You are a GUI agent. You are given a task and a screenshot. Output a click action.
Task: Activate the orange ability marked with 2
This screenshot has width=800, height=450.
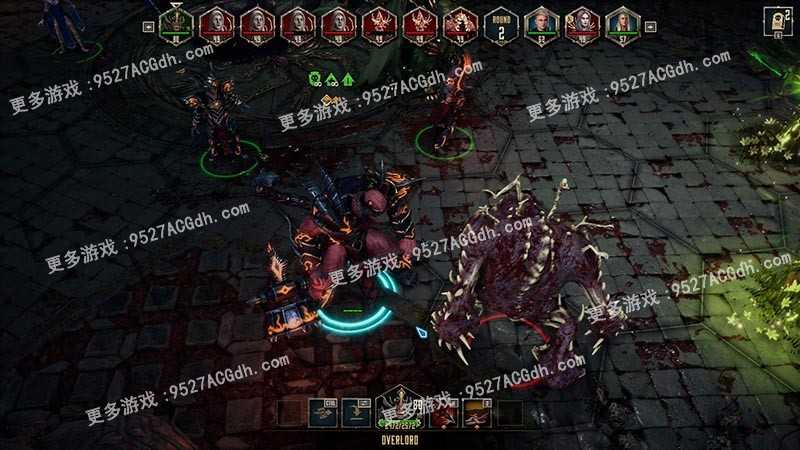pos(476,414)
